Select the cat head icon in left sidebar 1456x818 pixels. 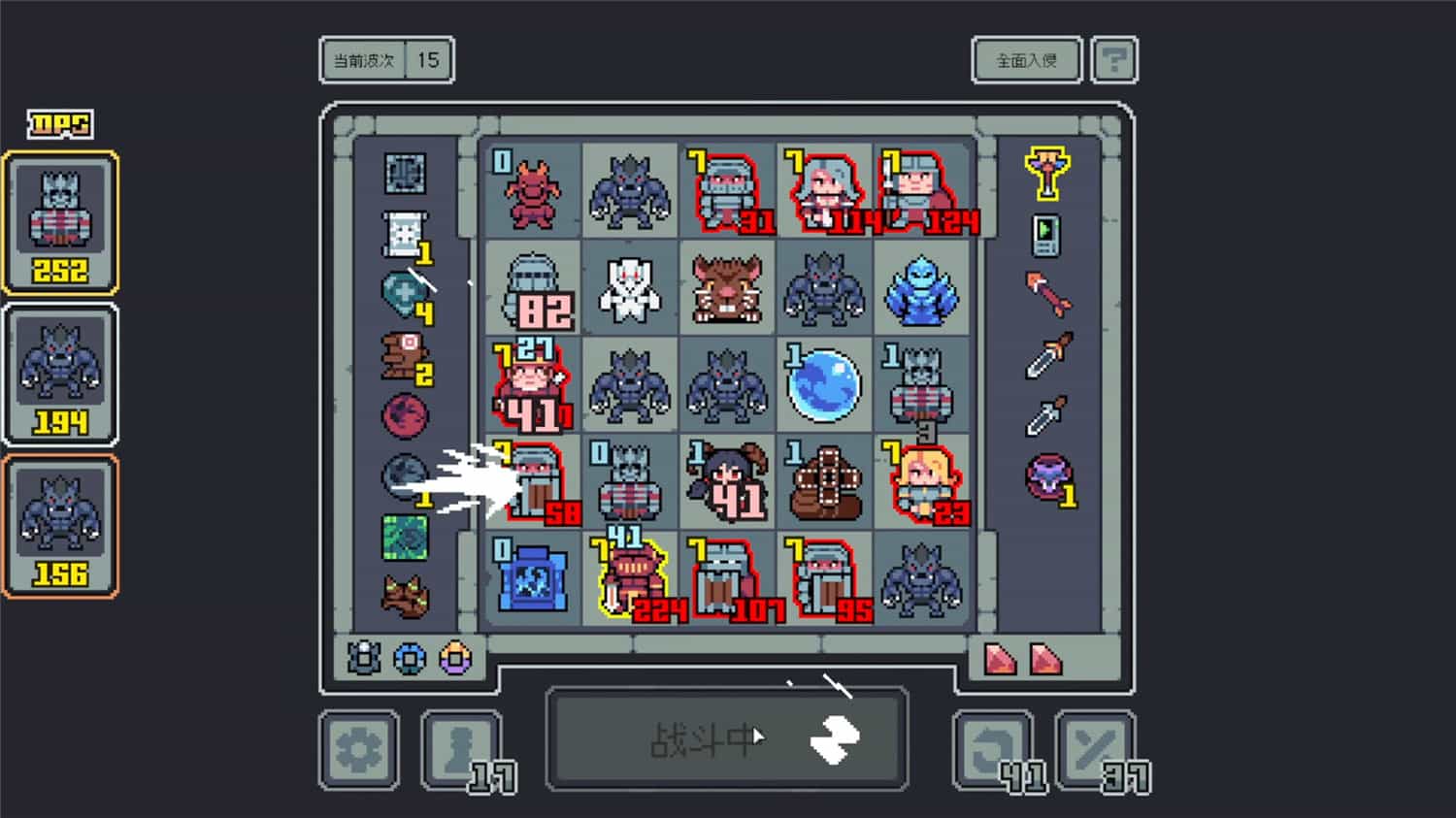408,592
